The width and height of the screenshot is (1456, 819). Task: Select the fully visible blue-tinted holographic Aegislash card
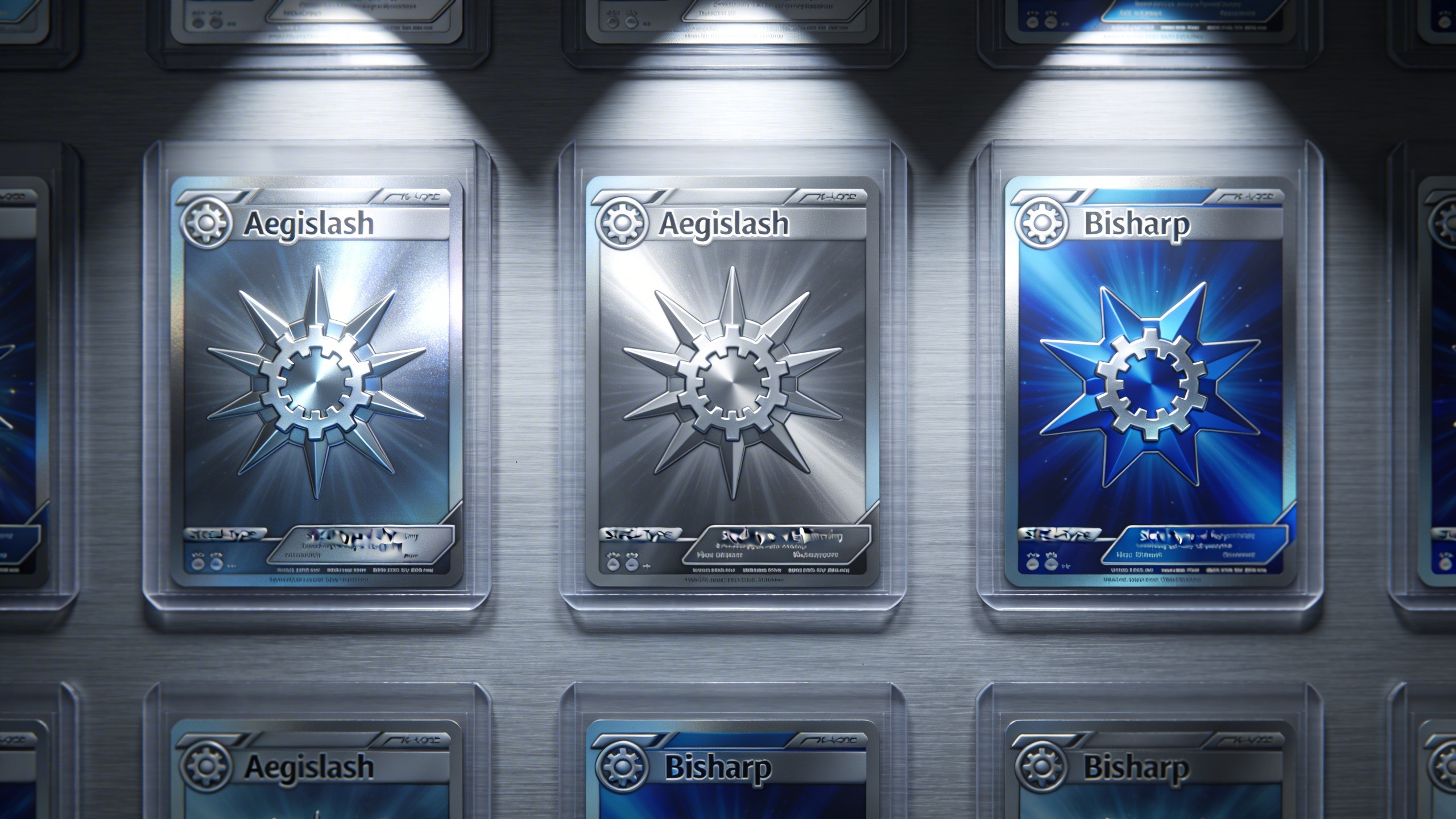(x=316, y=381)
